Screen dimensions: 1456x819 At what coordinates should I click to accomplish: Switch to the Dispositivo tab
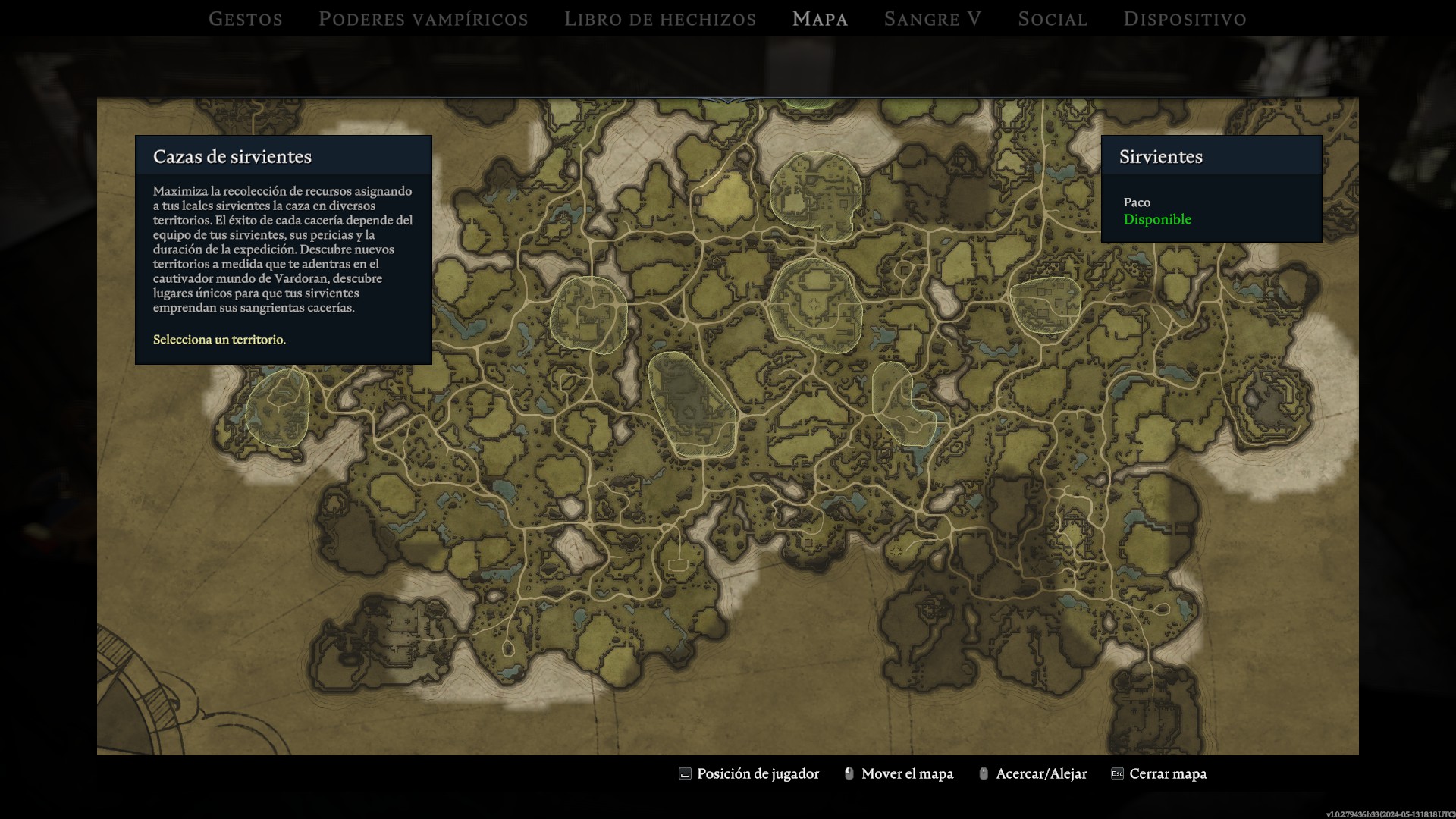point(1185,19)
